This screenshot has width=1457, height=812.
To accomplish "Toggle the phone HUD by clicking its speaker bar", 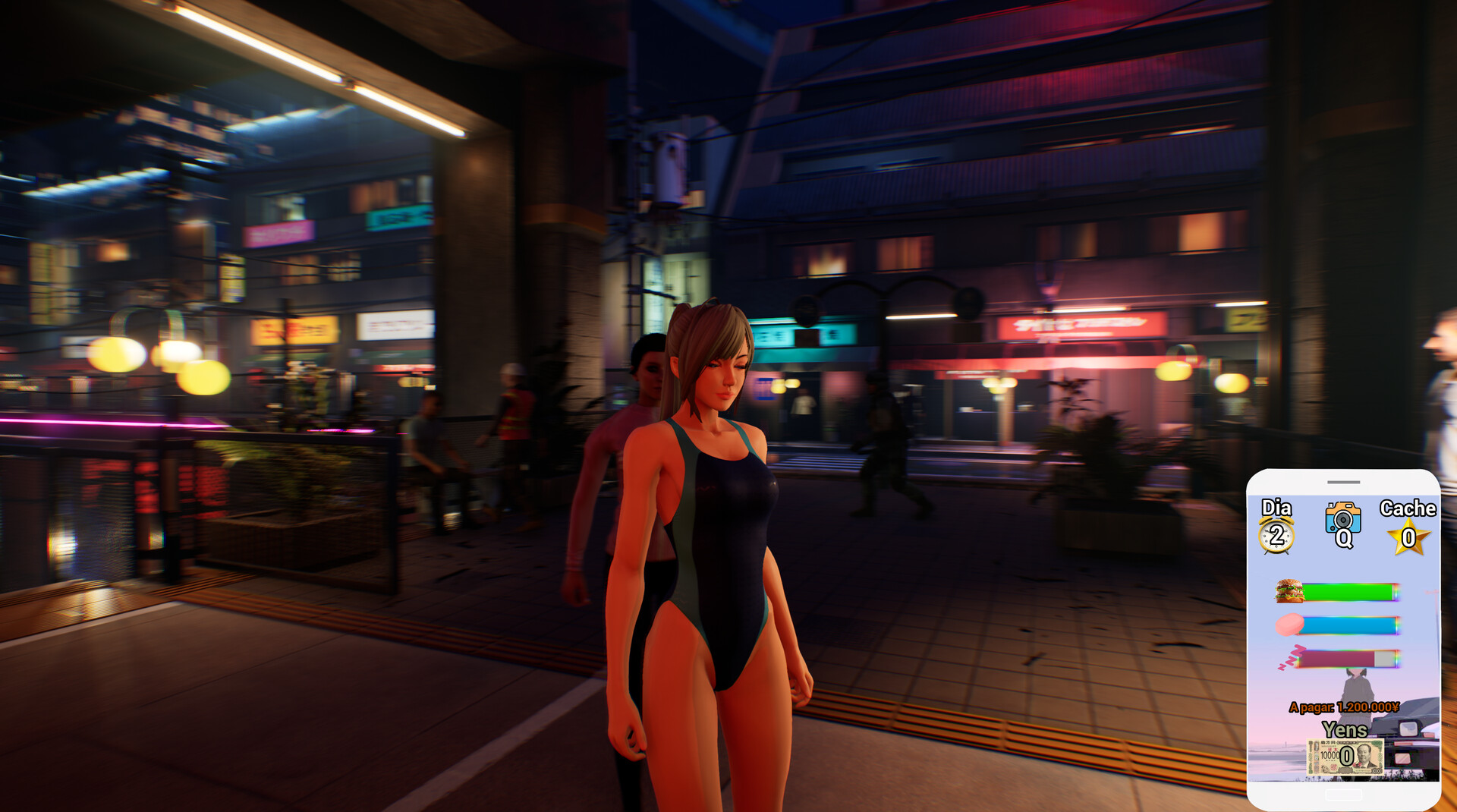I will (x=1343, y=483).
